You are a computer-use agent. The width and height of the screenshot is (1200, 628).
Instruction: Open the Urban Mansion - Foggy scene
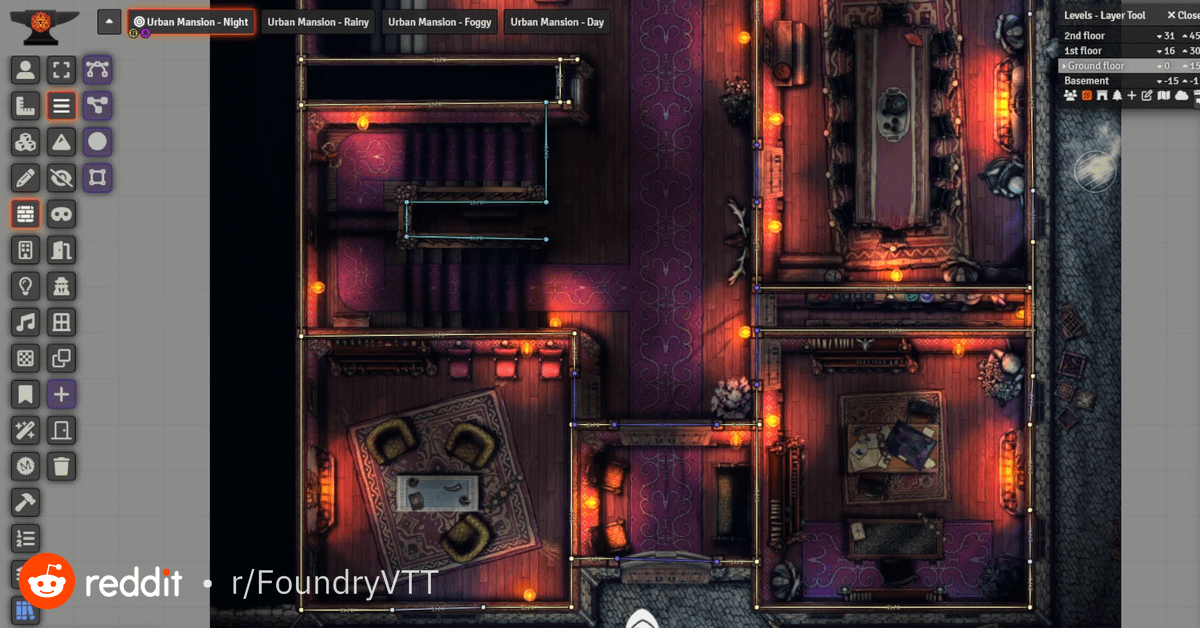[440, 22]
